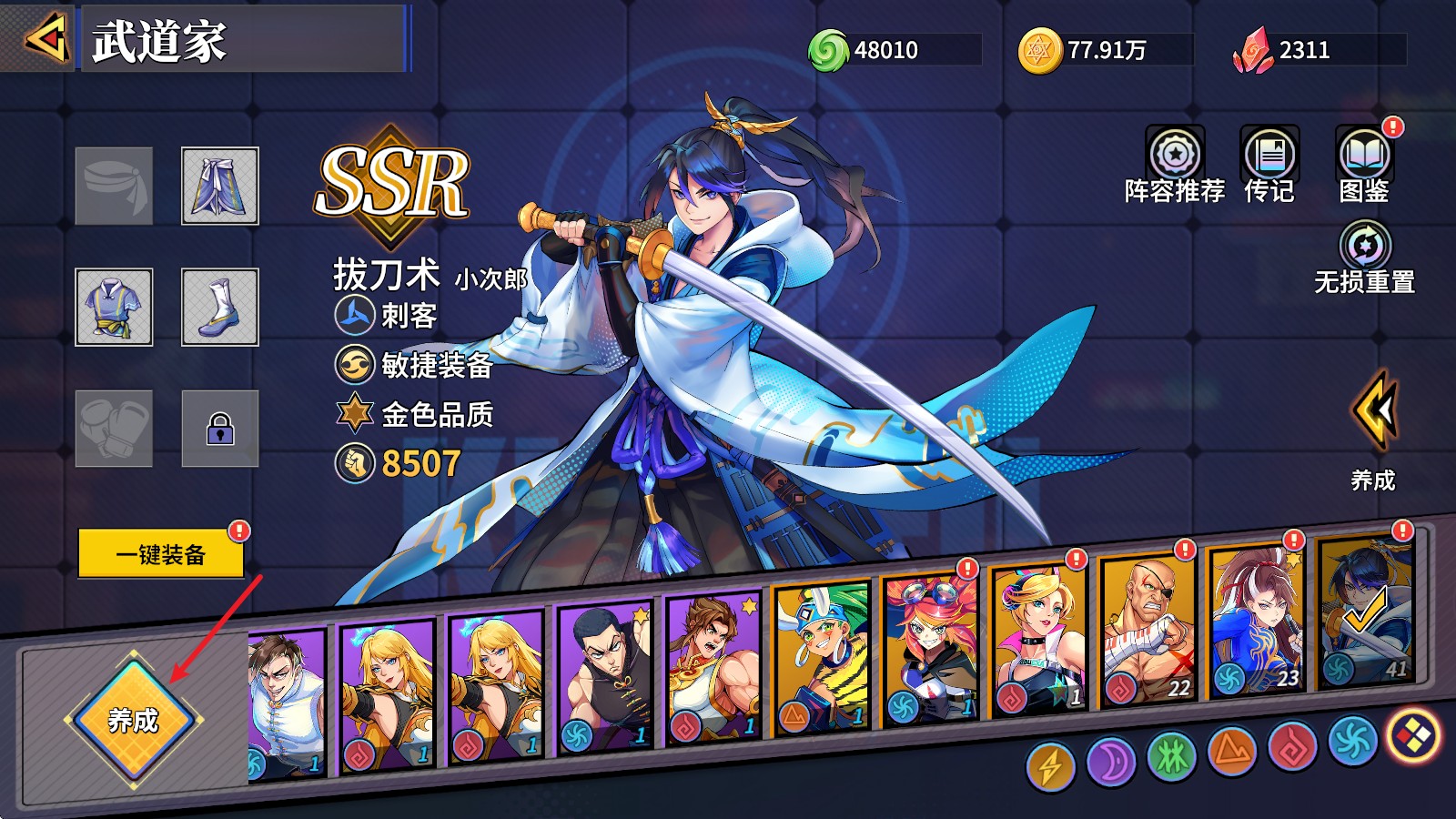Viewport: 1456px width, 819px height.
Task: Select the equipped blue shirt slot
Action: coord(114,308)
